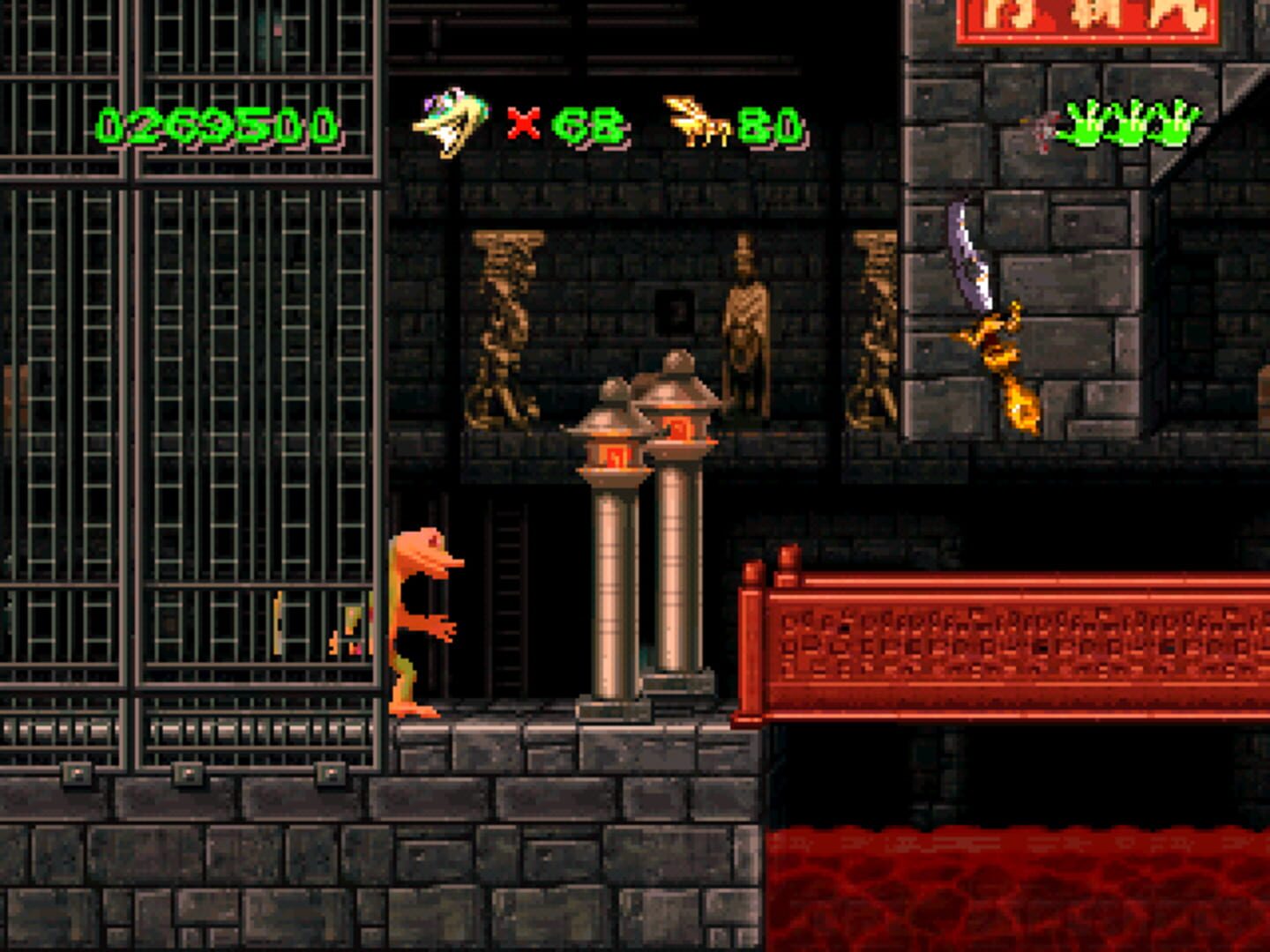Click the bronze statue in the alcove

[743, 326]
